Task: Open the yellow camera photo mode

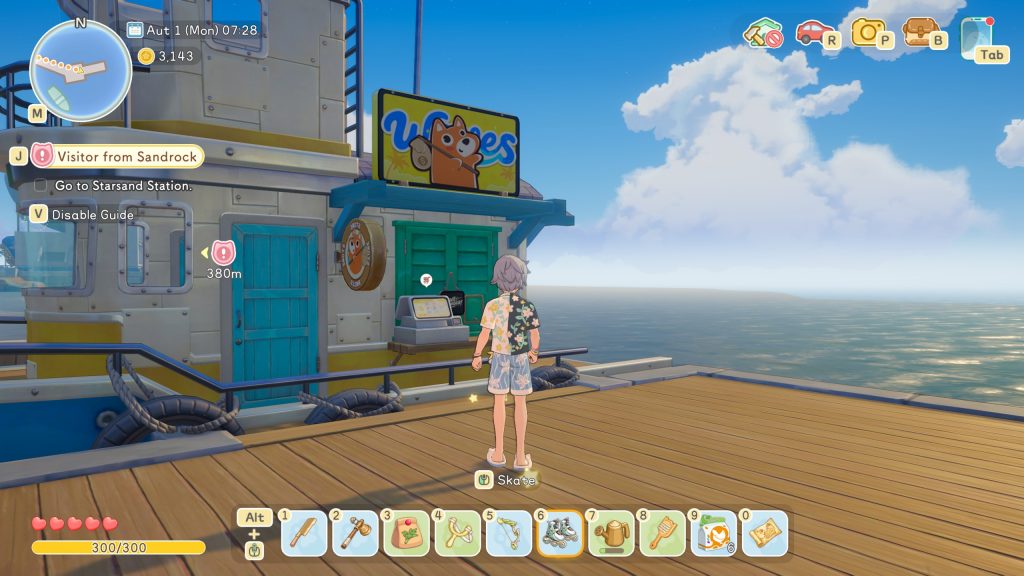Action: pyautogui.click(x=868, y=32)
